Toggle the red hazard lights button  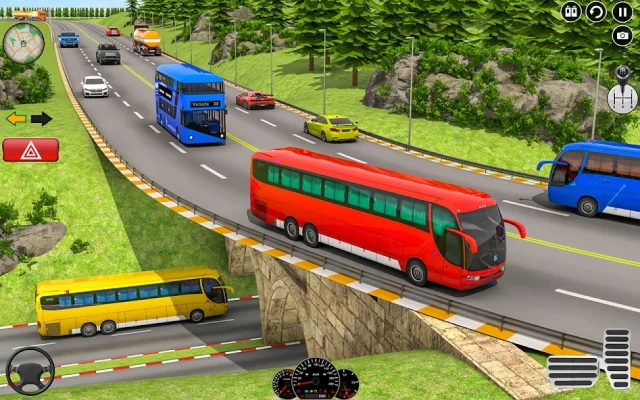(x=30, y=150)
